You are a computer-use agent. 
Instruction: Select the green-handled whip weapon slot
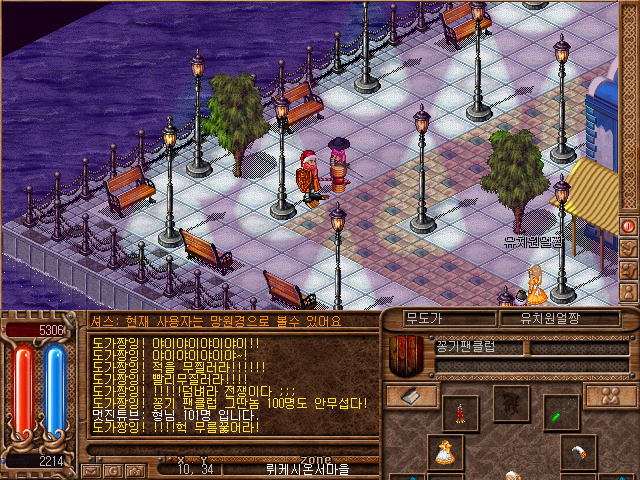tap(560, 409)
